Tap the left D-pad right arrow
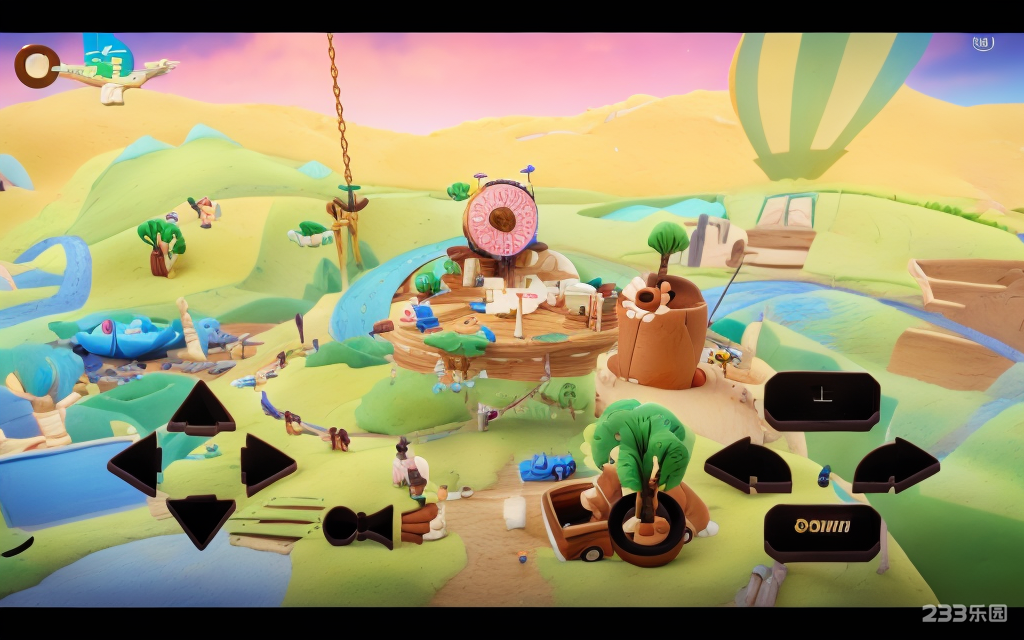Viewport: 1024px width, 640px height. 267,464
